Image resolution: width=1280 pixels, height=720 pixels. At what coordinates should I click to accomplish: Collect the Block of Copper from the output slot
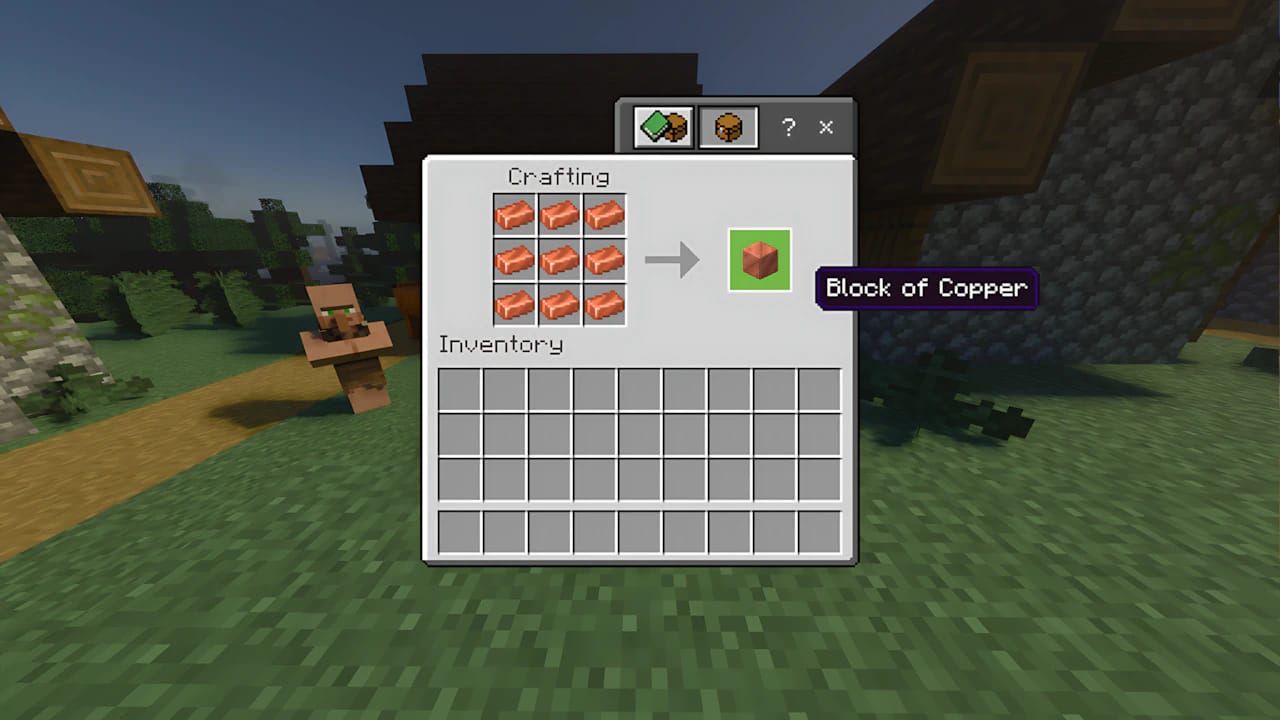click(x=758, y=260)
